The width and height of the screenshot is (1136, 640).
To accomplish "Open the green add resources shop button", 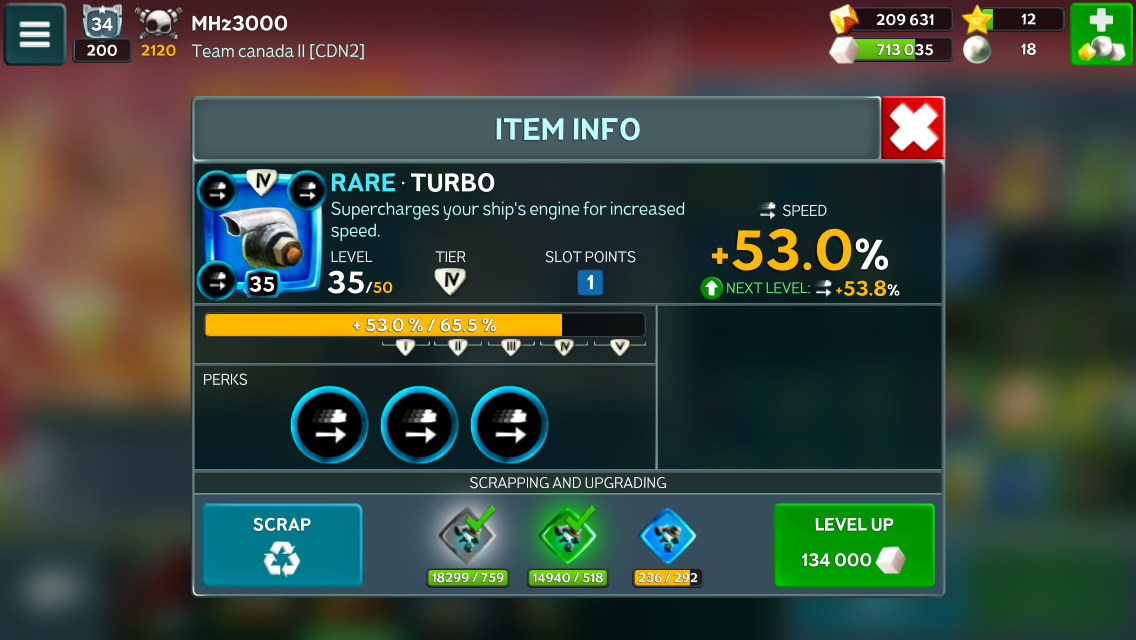I will click(x=1101, y=35).
